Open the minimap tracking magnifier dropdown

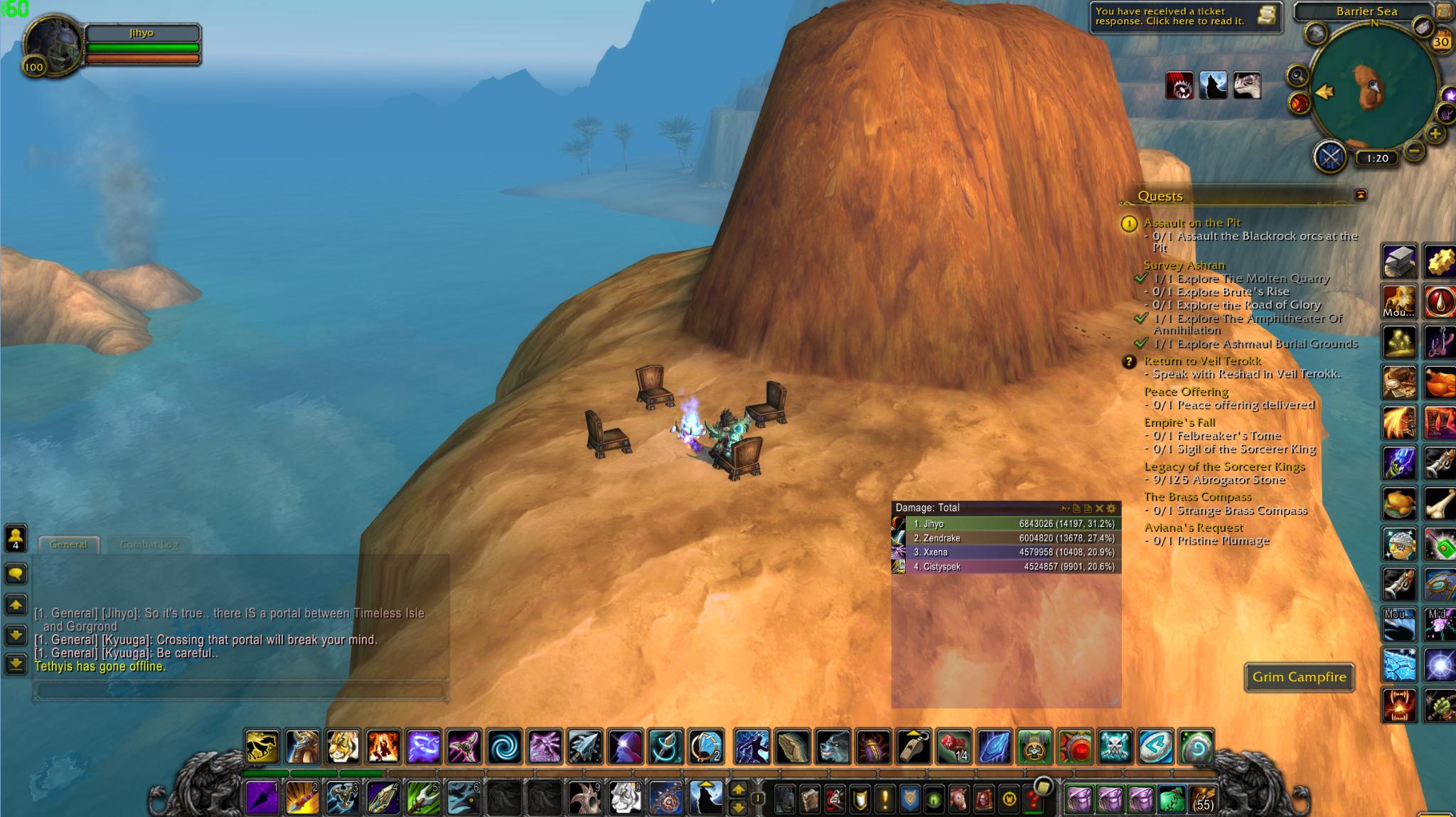click(x=1297, y=75)
